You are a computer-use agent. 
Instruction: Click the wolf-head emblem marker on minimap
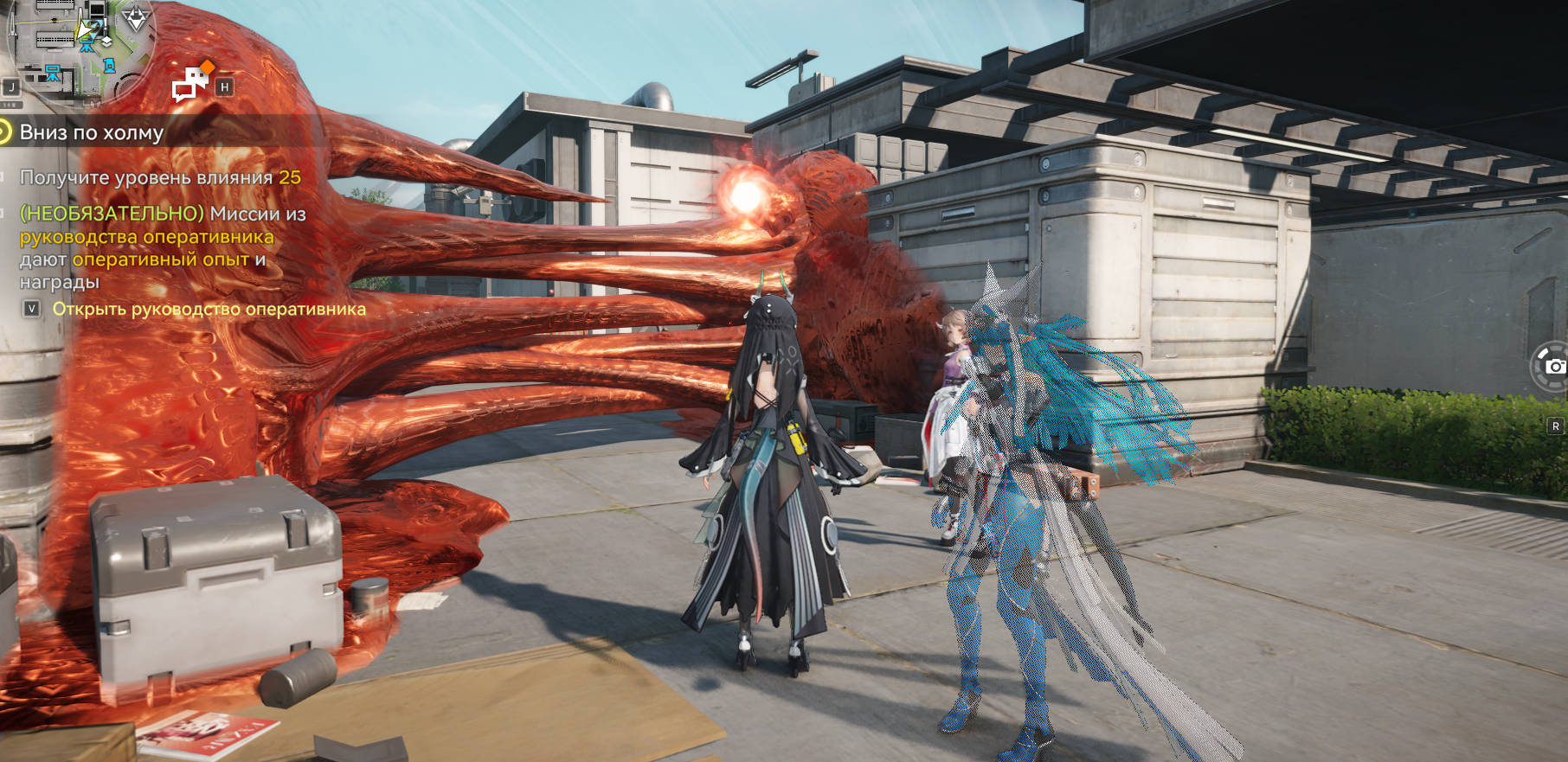[136, 18]
